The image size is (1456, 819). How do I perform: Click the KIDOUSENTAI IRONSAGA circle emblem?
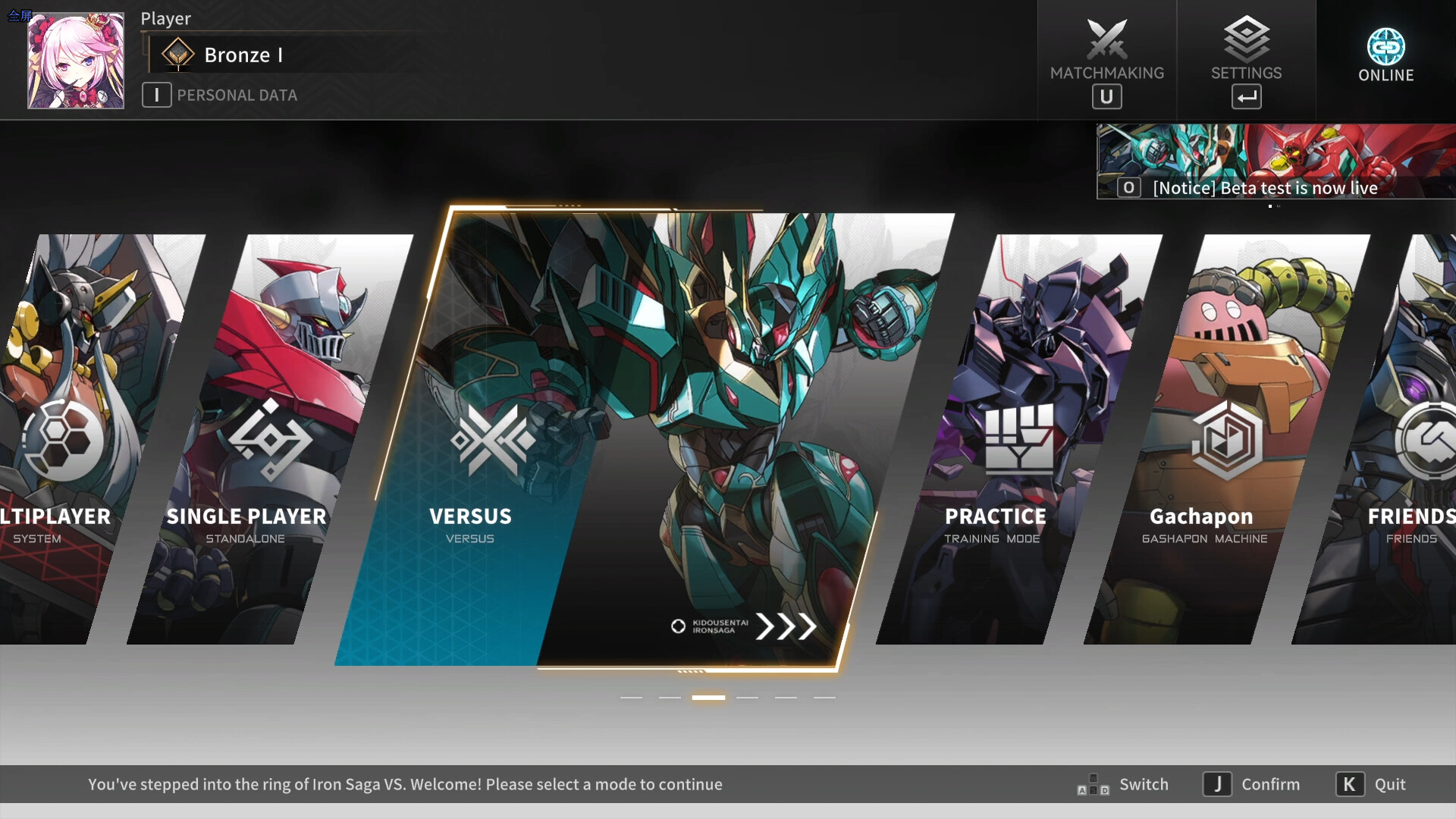click(677, 627)
